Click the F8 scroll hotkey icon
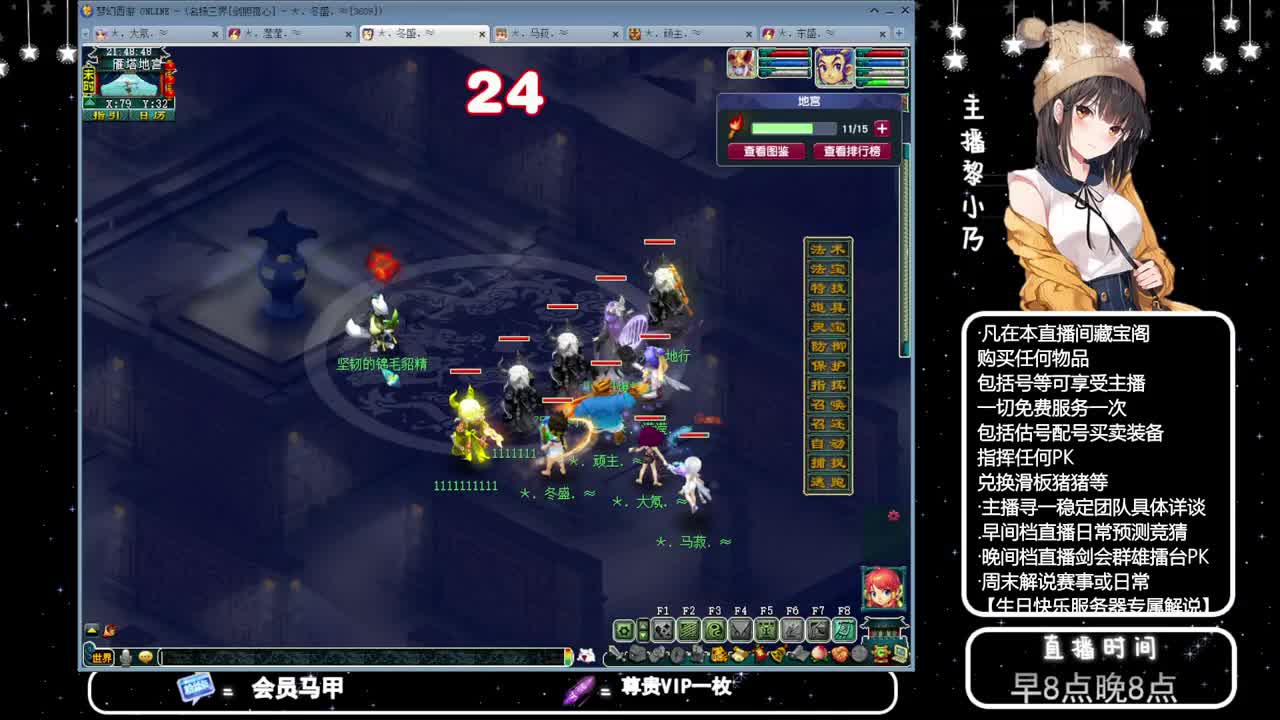This screenshot has height=720, width=1280. [x=841, y=630]
